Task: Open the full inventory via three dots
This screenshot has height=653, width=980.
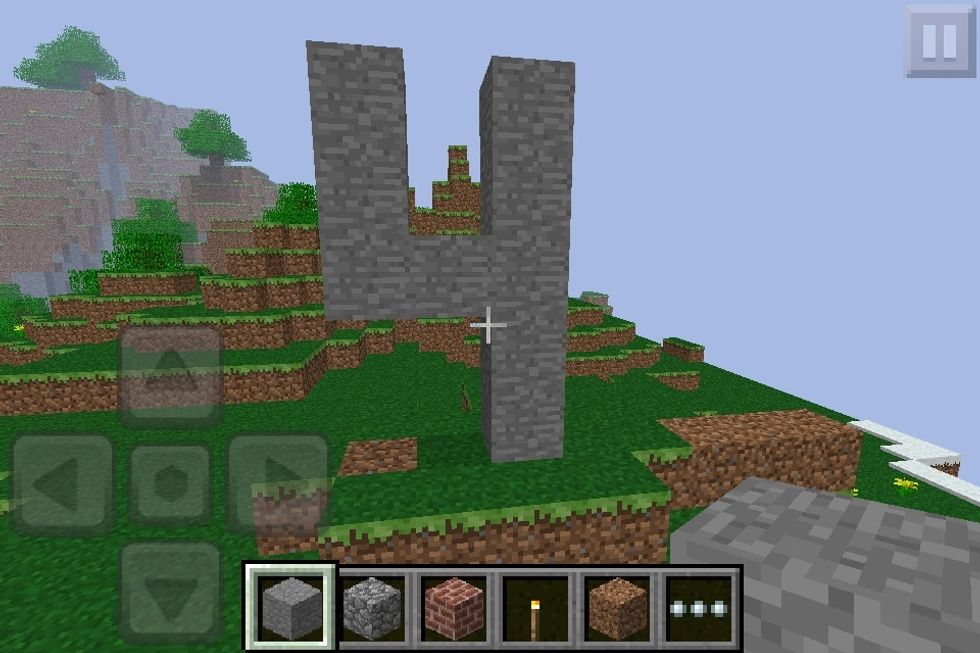Action: [x=700, y=606]
